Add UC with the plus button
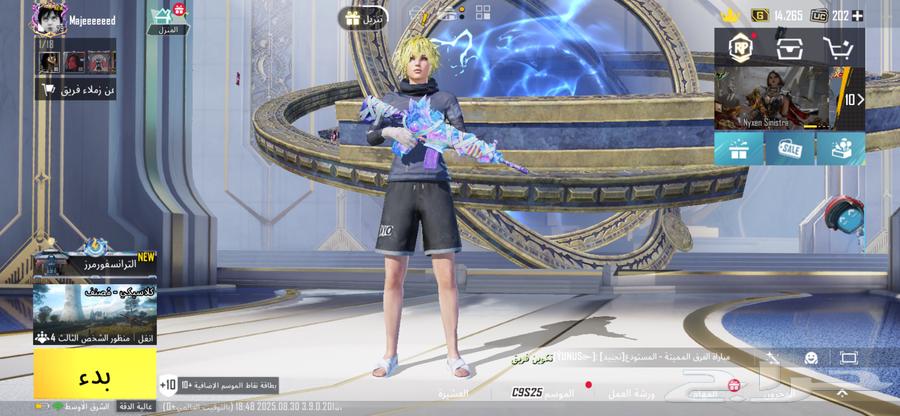Screen dimensions: 900x416 [856, 15]
